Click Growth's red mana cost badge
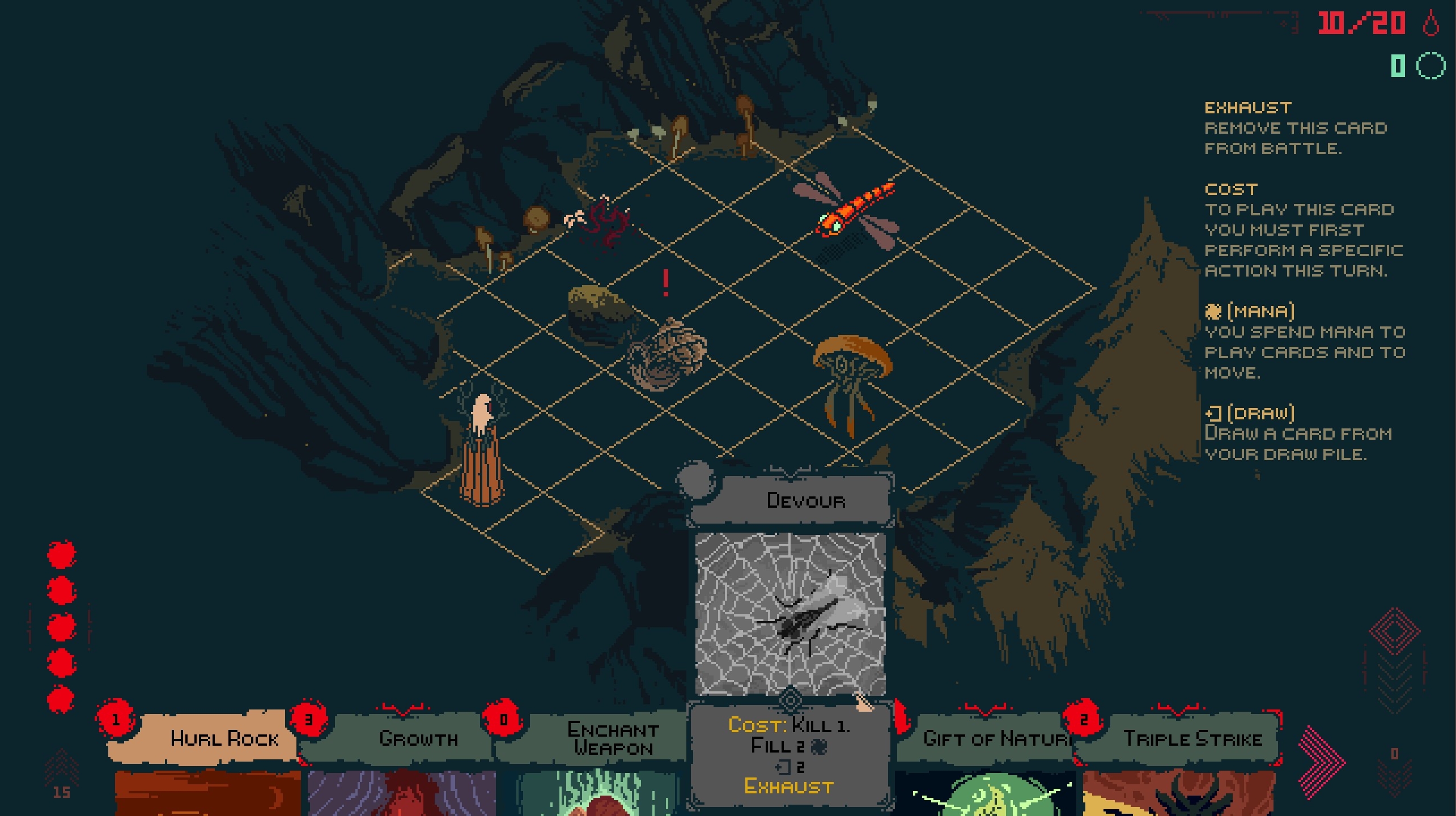1456x816 pixels. [x=309, y=720]
